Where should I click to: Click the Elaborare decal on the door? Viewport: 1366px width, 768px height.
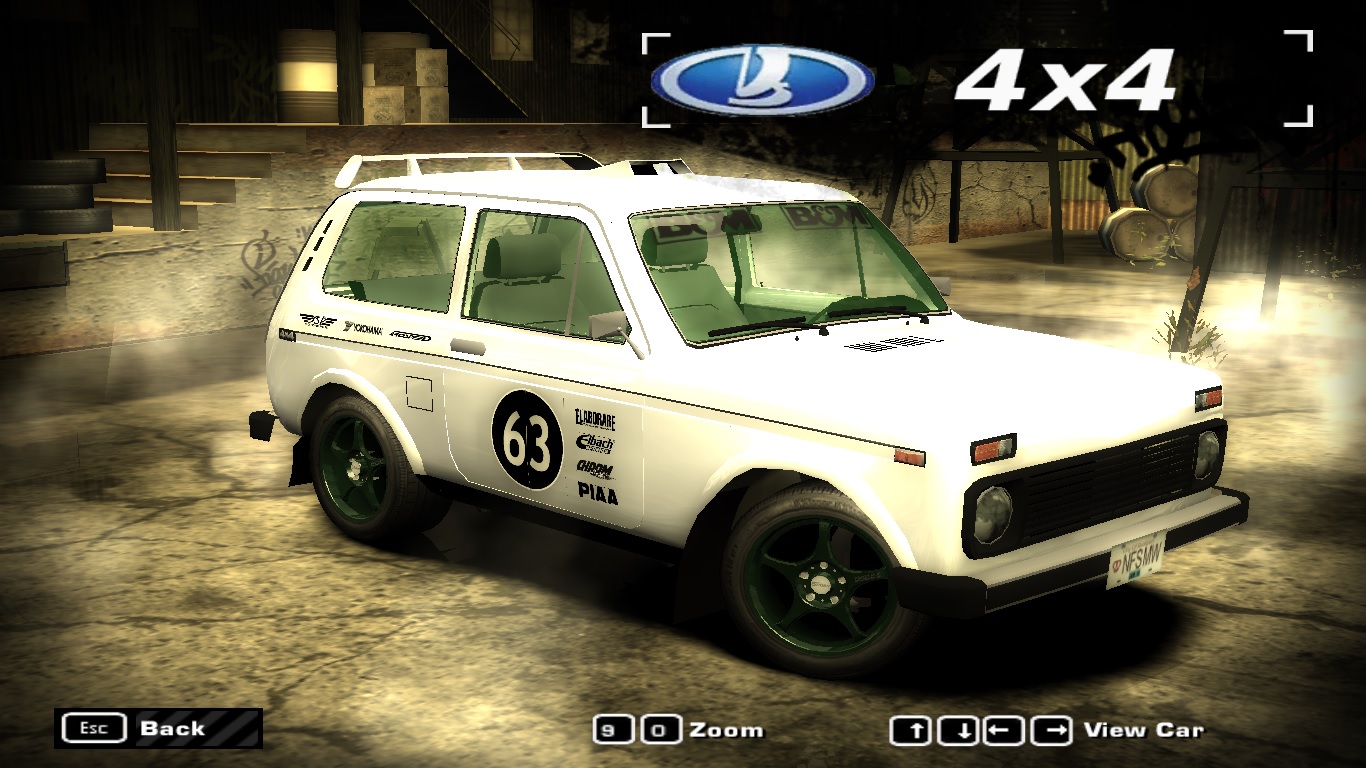[x=595, y=420]
